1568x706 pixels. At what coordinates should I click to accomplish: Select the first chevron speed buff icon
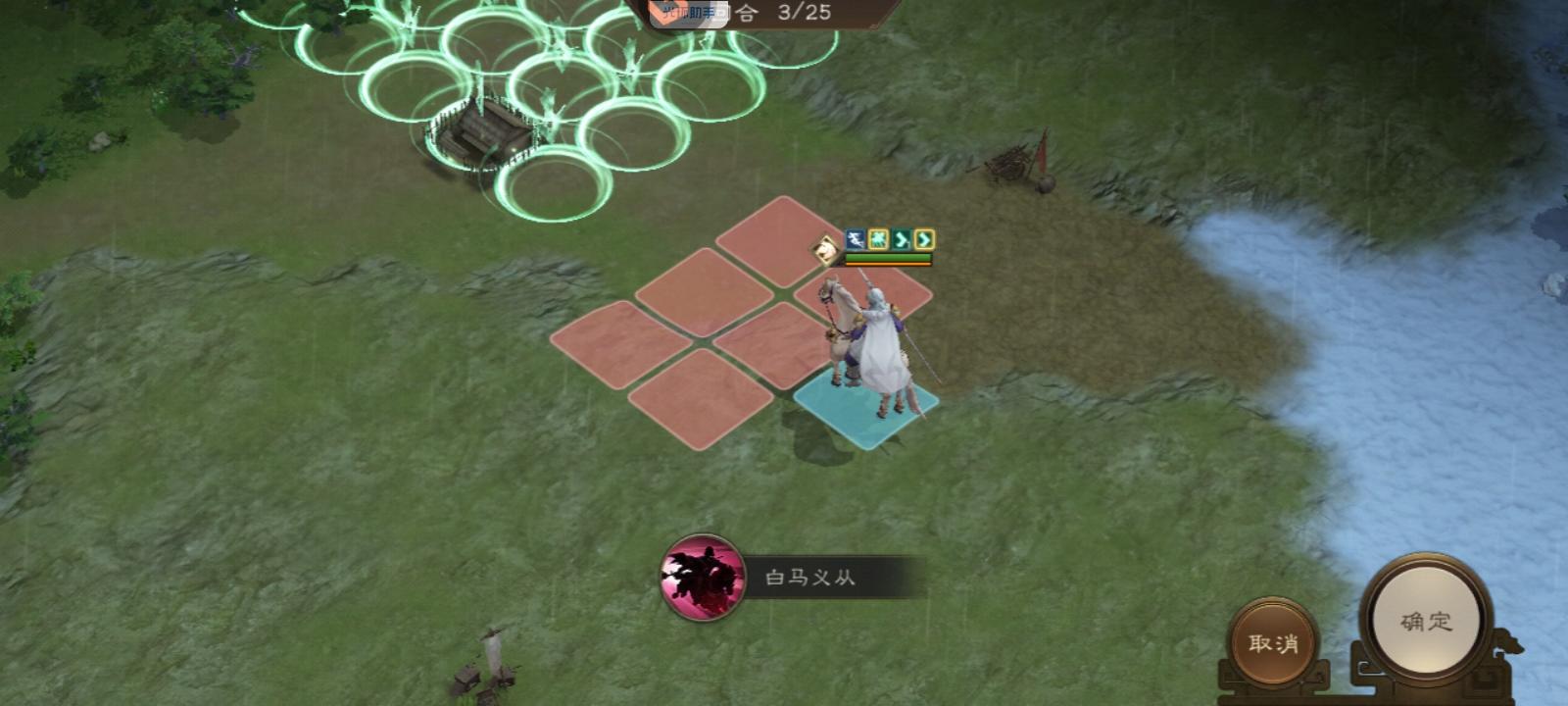click(x=901, y=238)
